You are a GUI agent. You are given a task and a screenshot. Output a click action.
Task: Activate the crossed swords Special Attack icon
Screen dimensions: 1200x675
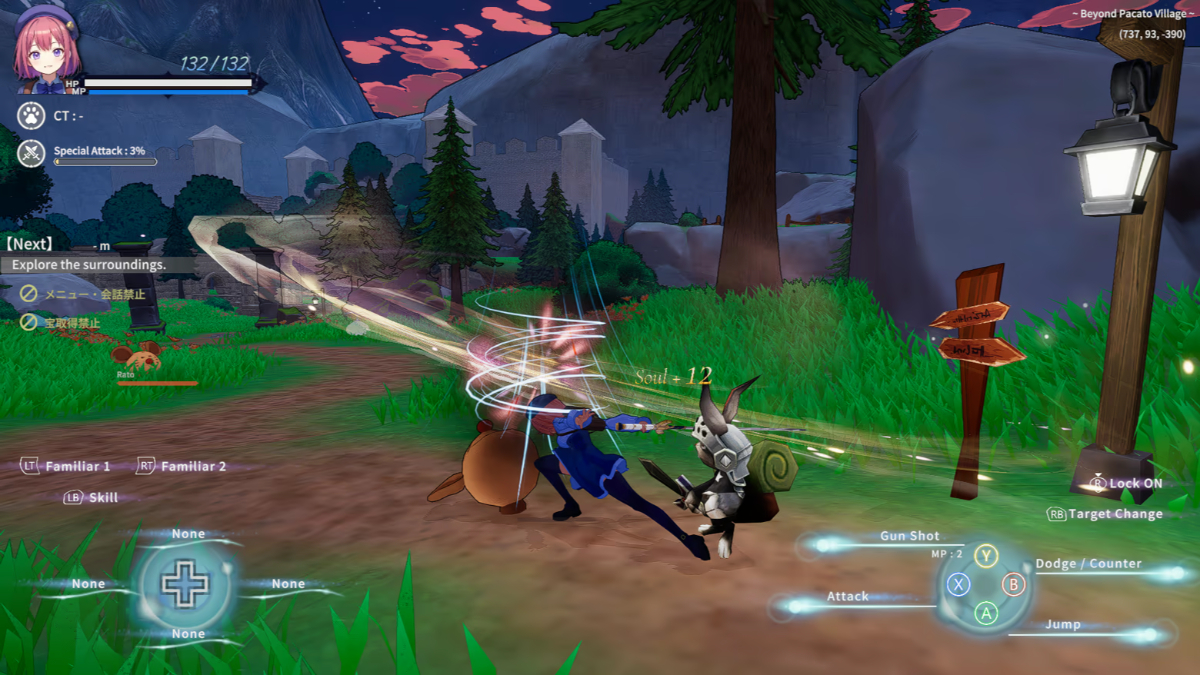[31, 153]
